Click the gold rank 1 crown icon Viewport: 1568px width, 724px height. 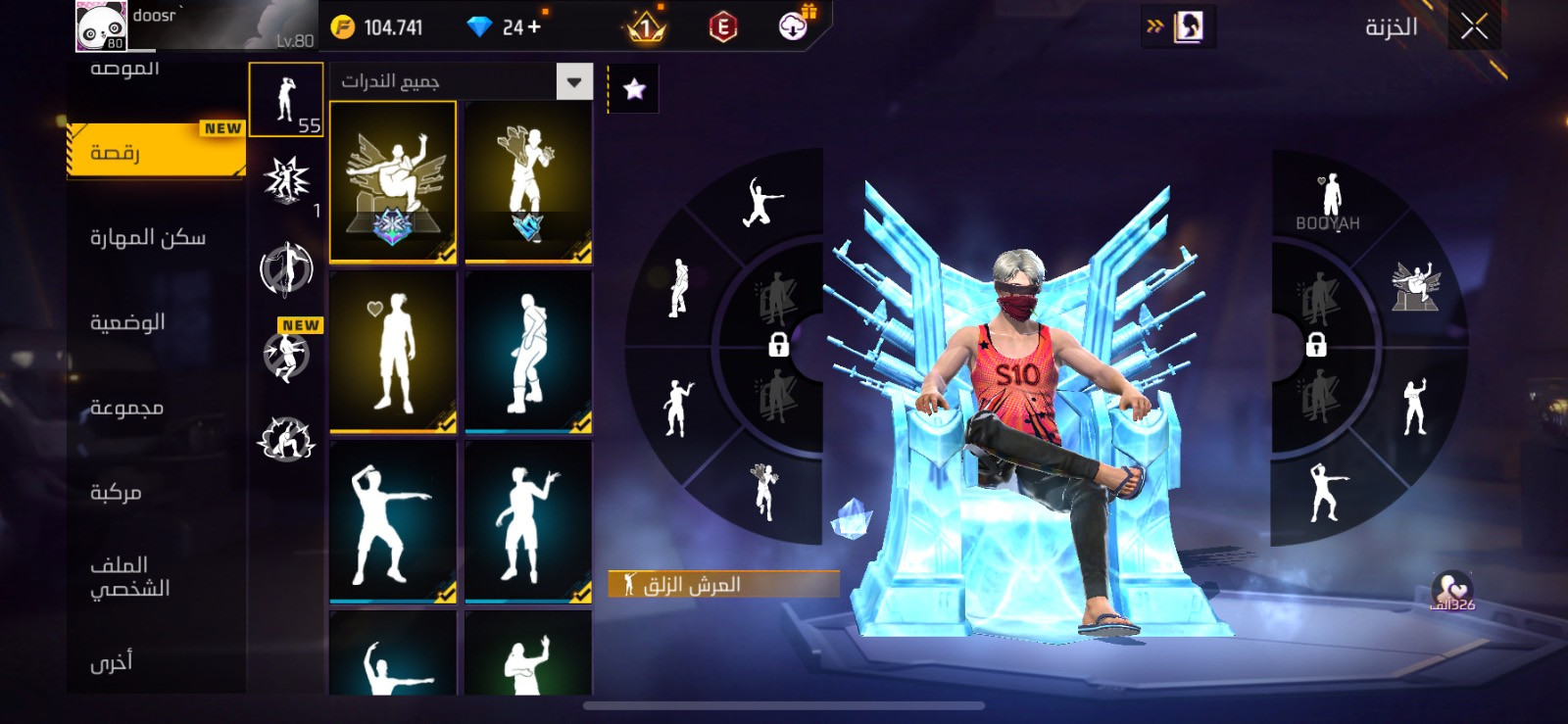click(645, 26)
